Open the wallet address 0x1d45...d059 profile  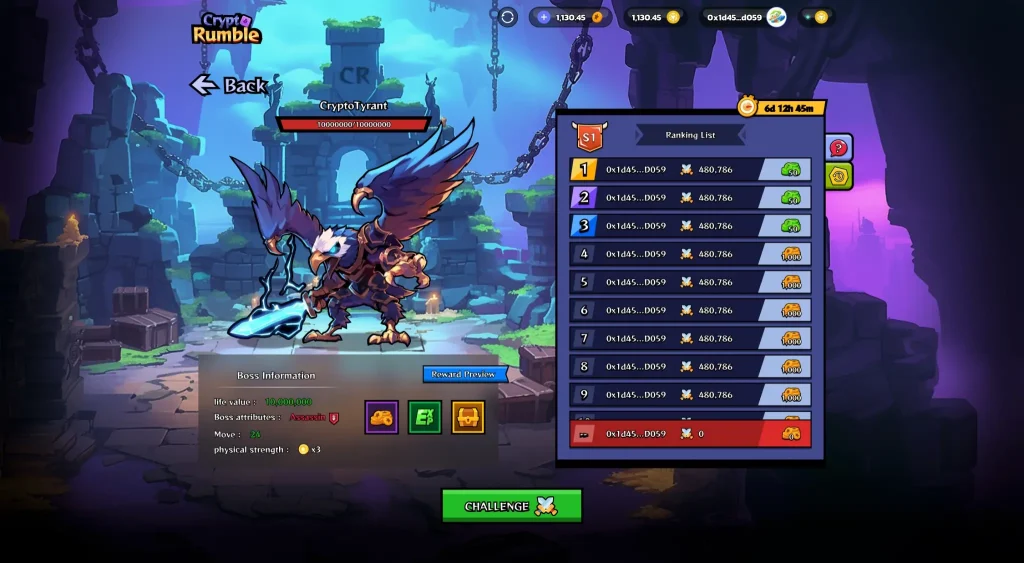click(745, 17)
